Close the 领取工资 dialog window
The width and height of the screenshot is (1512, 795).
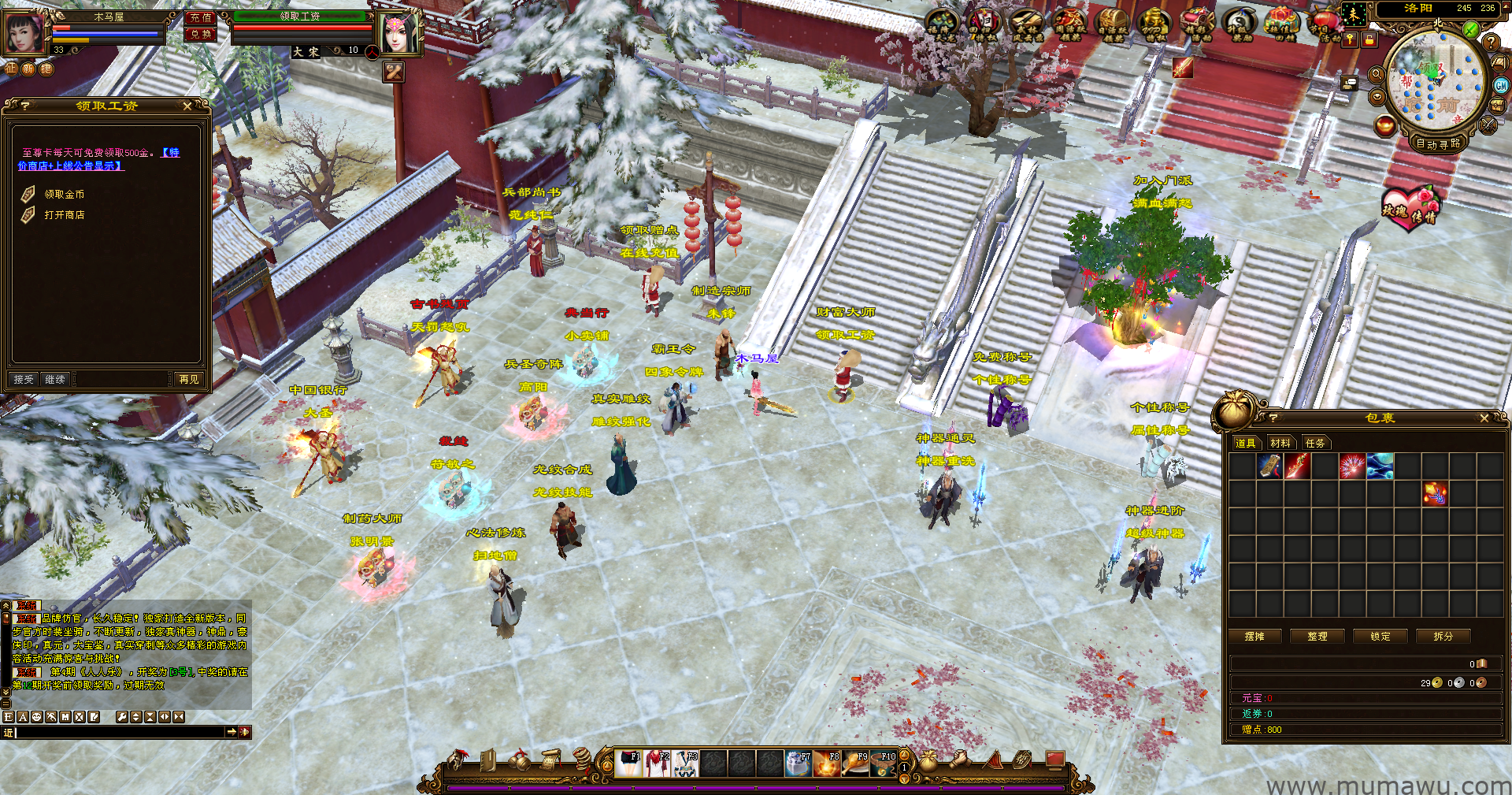pos(187,106)
